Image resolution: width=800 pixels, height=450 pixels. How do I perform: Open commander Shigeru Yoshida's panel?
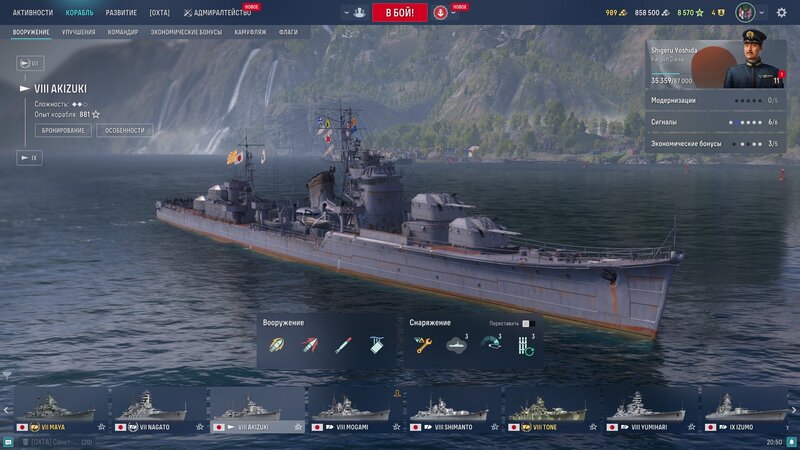(x=716, y=61)
